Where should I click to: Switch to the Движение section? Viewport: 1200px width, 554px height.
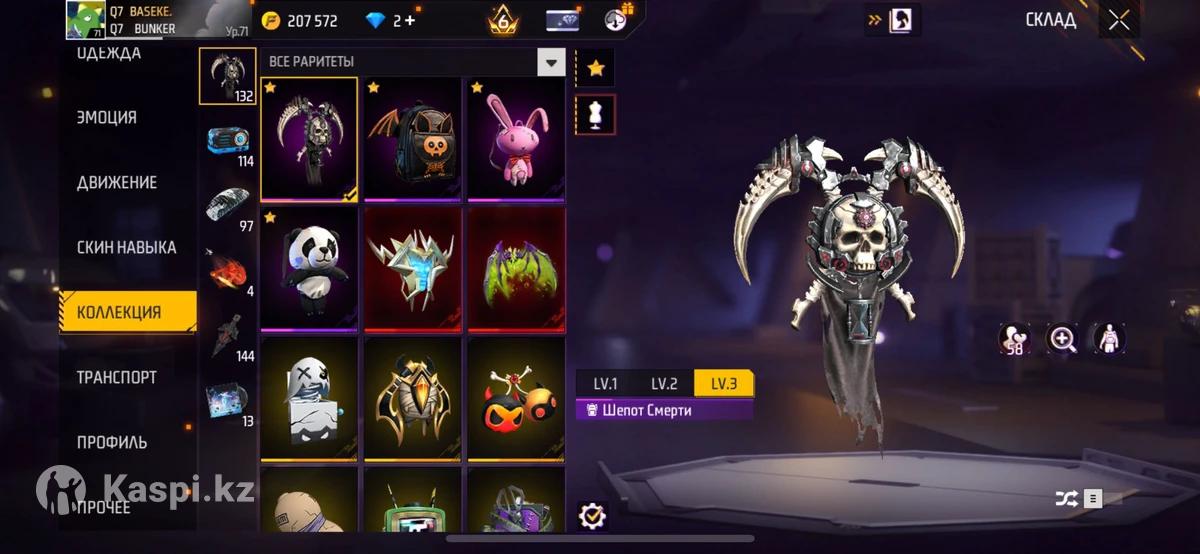tap(117, 182)
